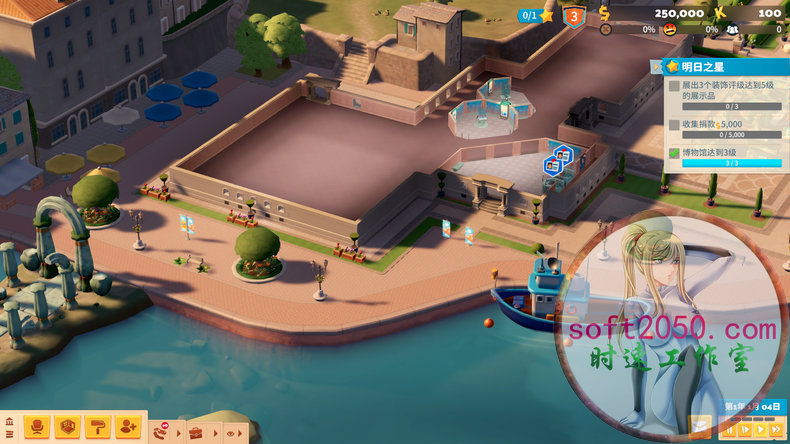The image size is (790, 444).
Task: Select the paint roller decoration tool
Action: coord(98,427)
